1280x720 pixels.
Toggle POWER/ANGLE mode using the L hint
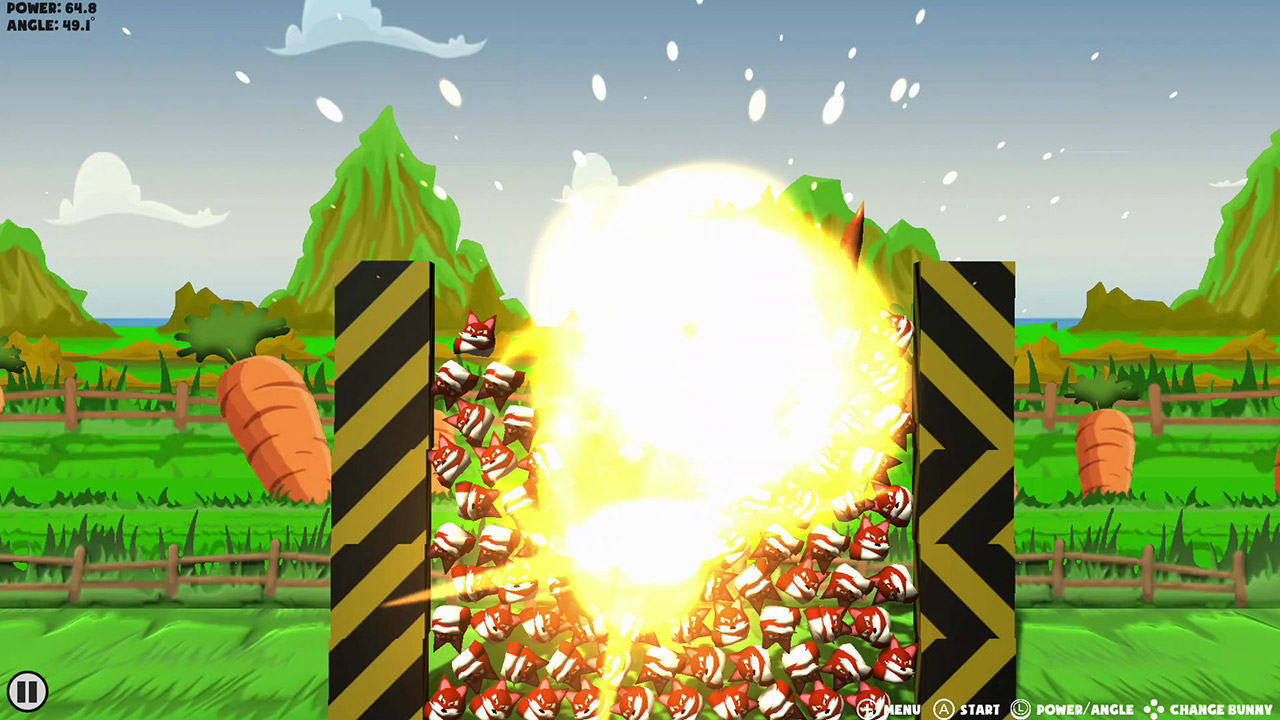[1019, 706]
